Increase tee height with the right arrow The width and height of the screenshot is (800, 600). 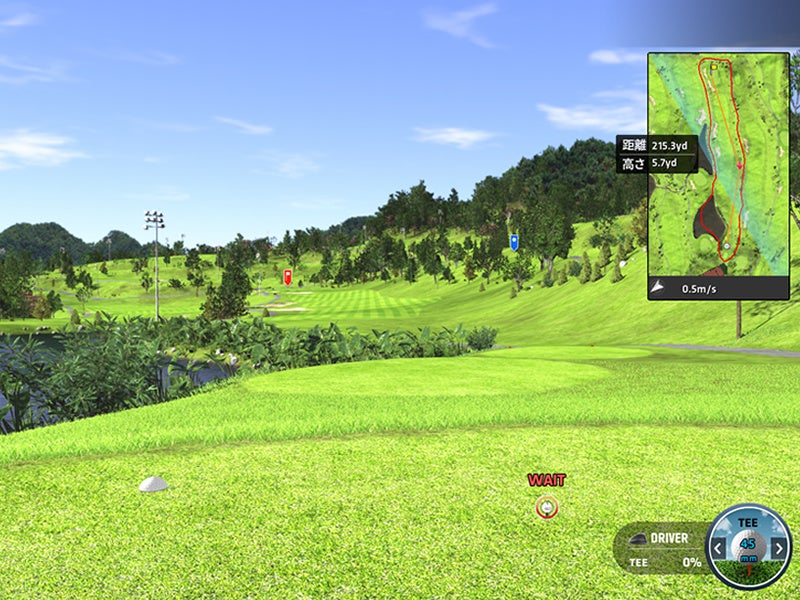coord(779,548)
